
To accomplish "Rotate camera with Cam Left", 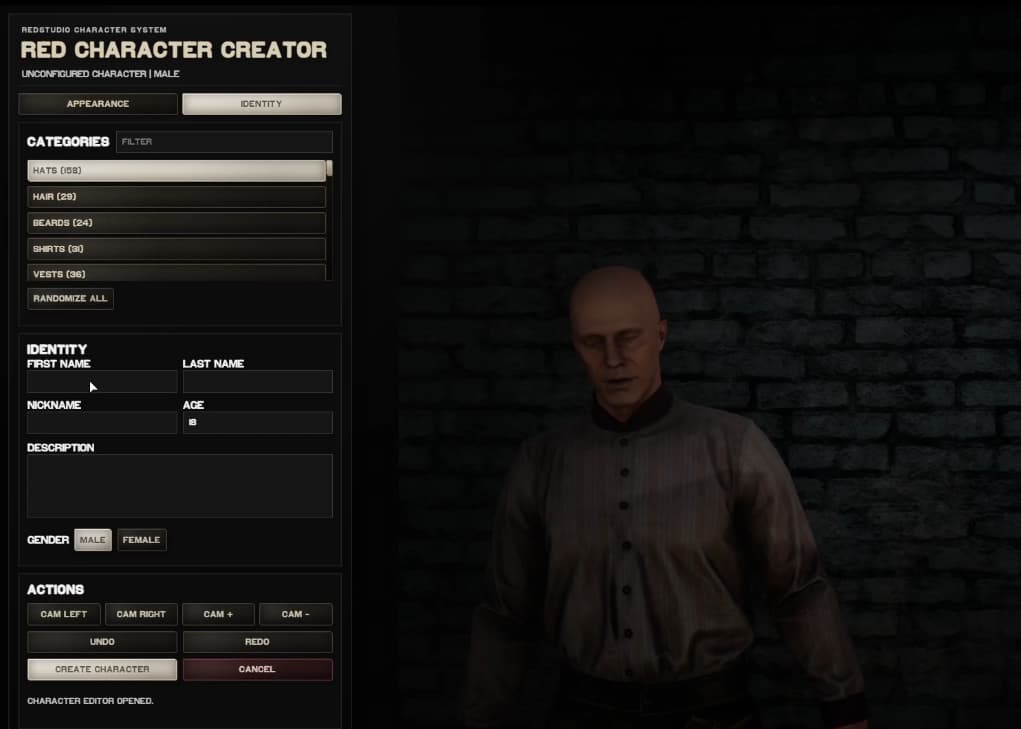I will pos(63,614).
